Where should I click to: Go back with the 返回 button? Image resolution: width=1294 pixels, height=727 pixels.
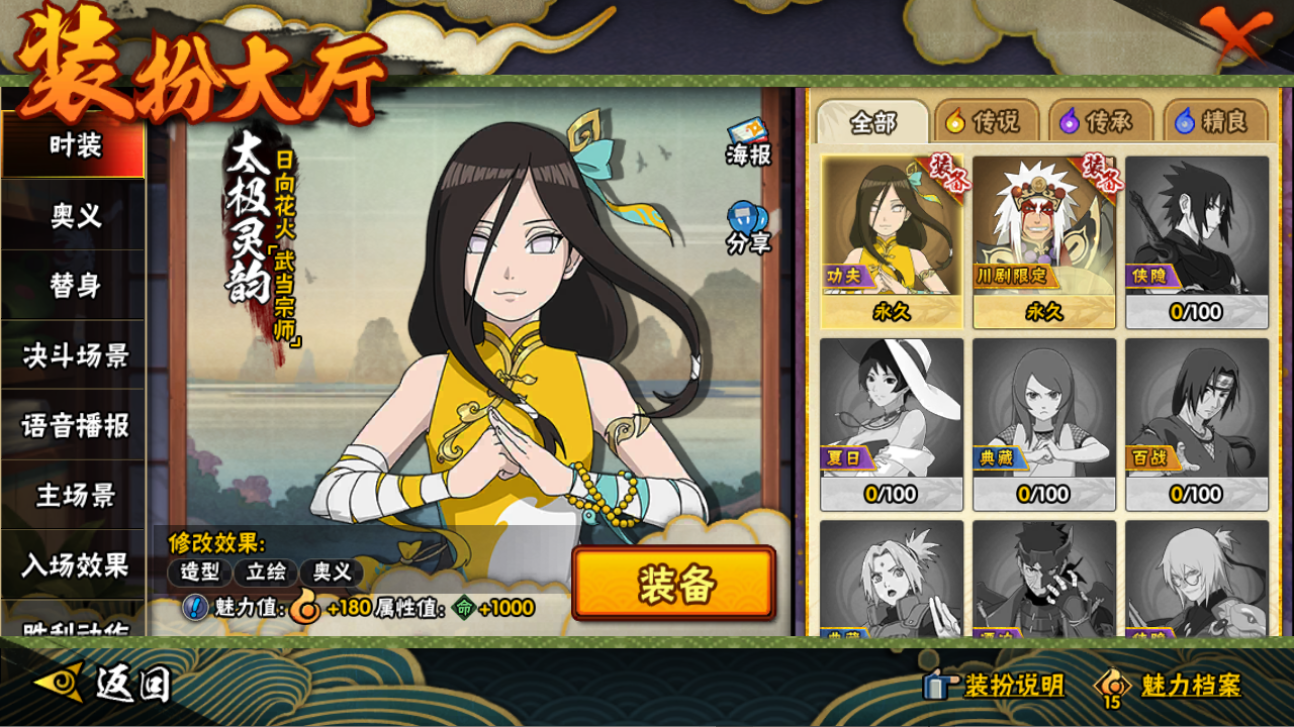pyautogui.click(x=104, y=684)
